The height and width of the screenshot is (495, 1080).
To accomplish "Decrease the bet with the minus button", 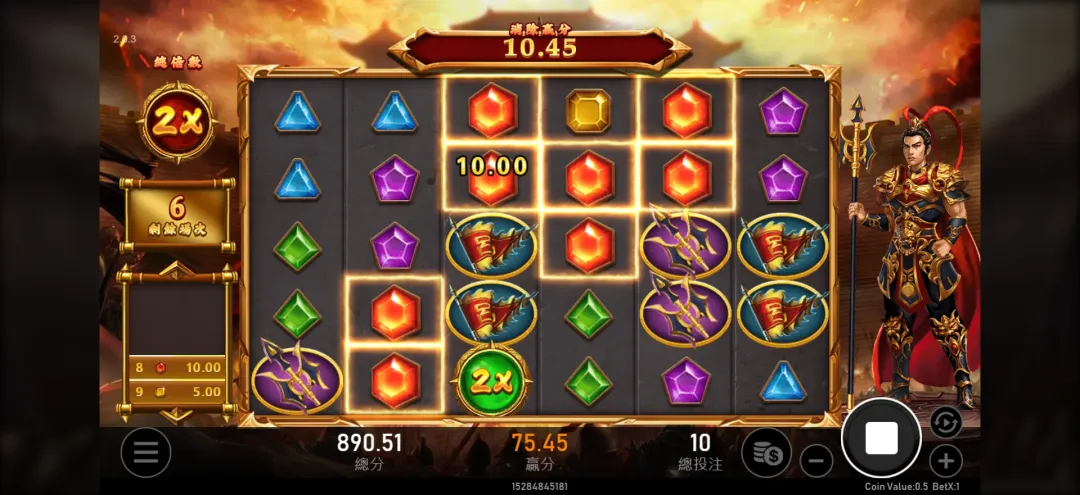I will click(x=817, y=461).
